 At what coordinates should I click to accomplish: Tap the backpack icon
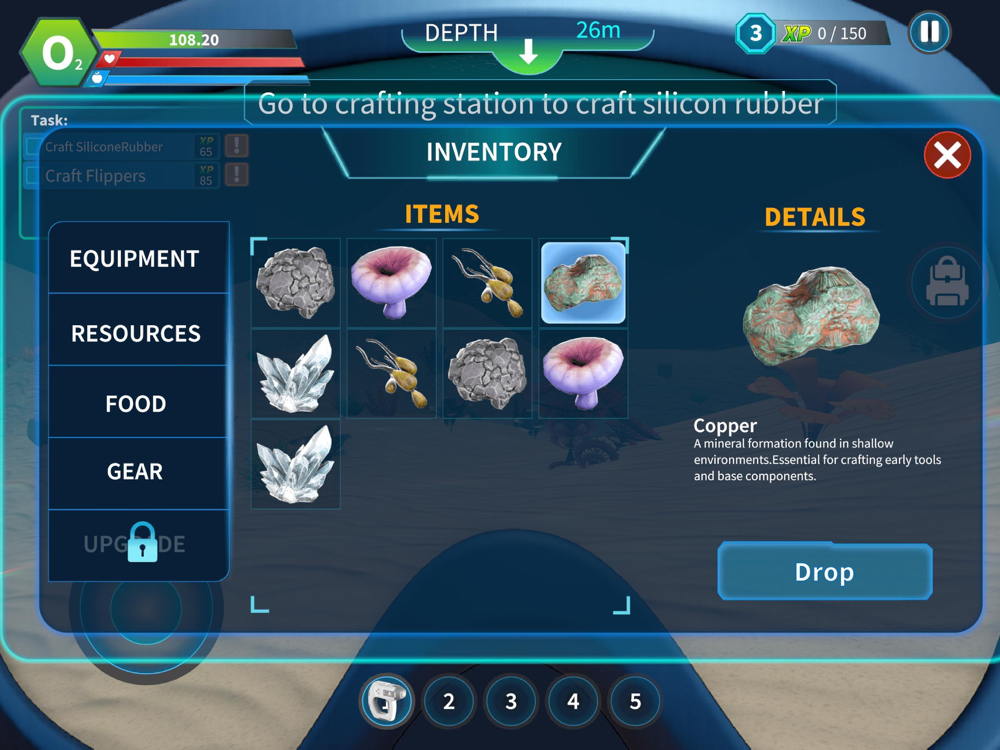[x=946, y=285]
